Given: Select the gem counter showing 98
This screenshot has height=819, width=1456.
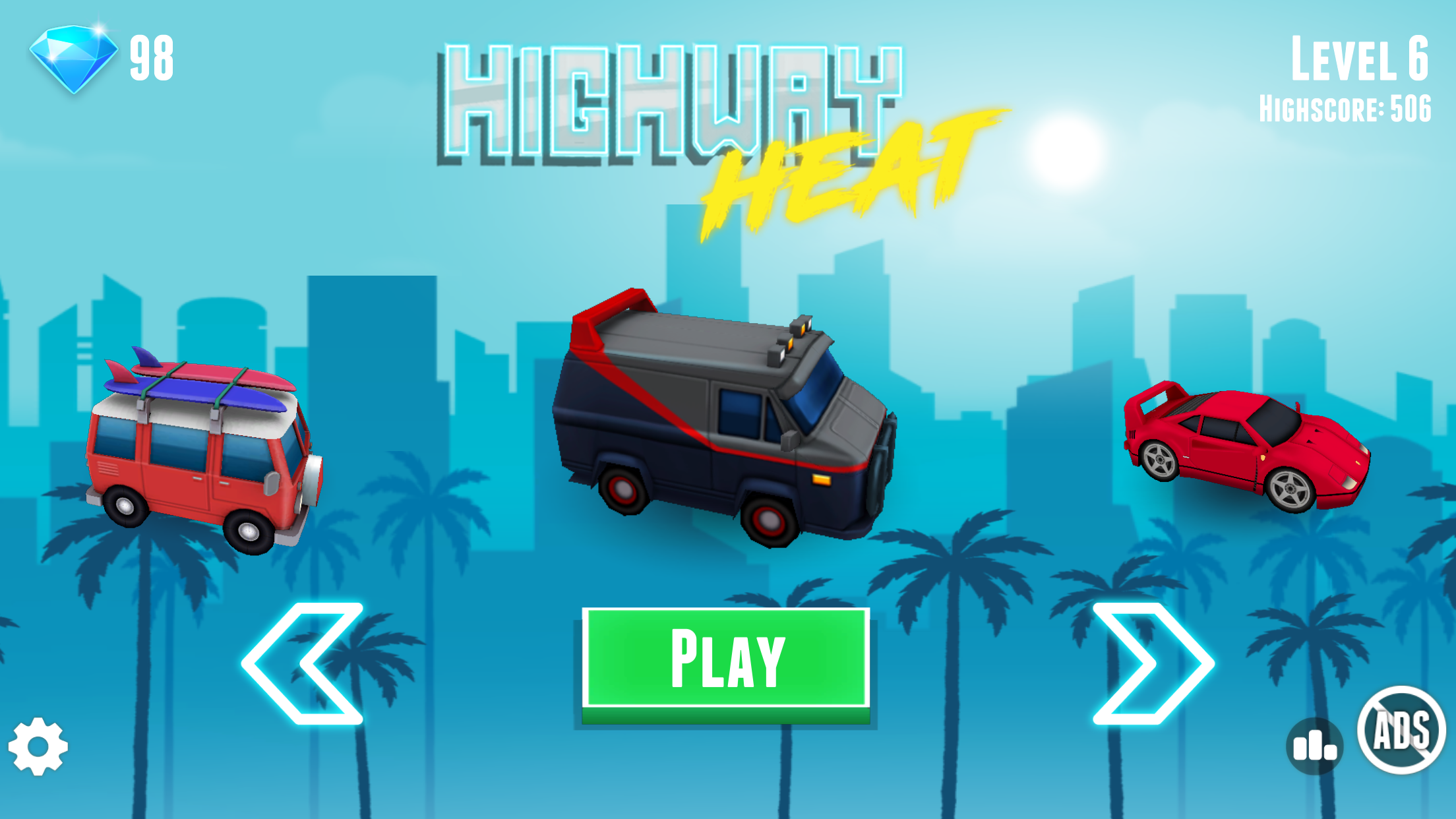Looking at the screenshot, I should (x=152, y=56).
